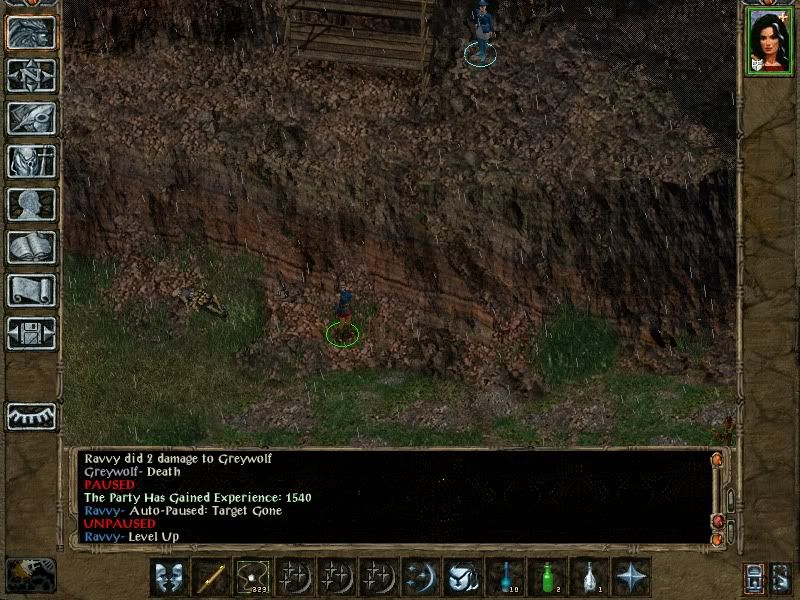Use the white potion quick item

(x=589, y=577)
